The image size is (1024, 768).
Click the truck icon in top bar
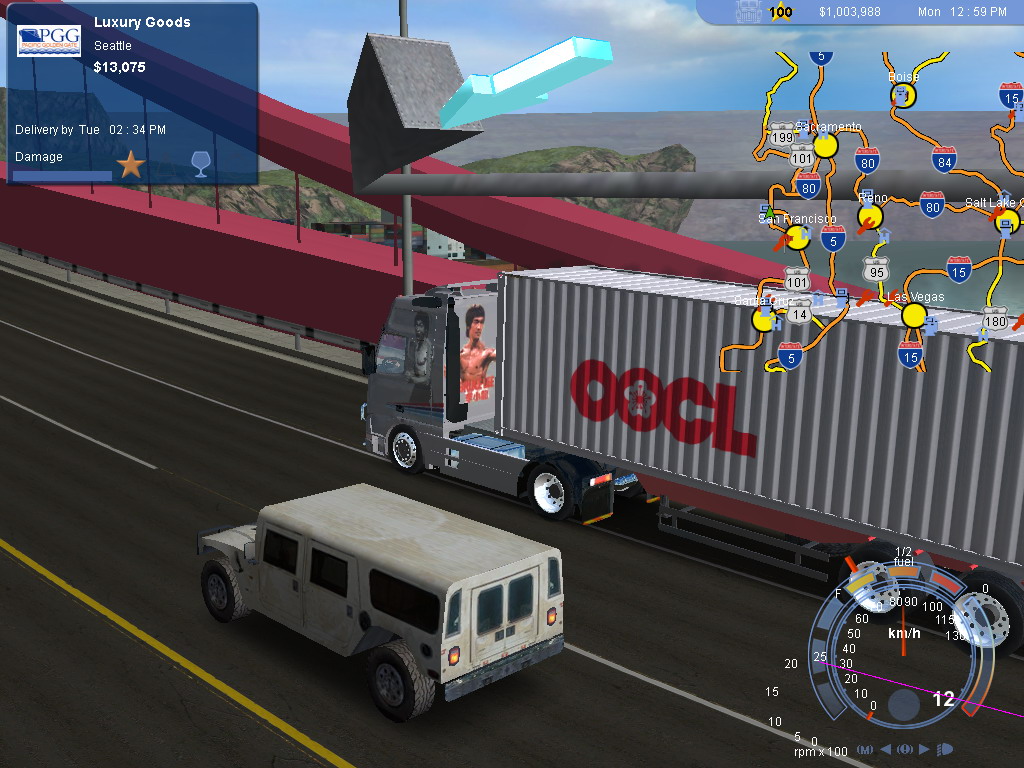[750, 12]
